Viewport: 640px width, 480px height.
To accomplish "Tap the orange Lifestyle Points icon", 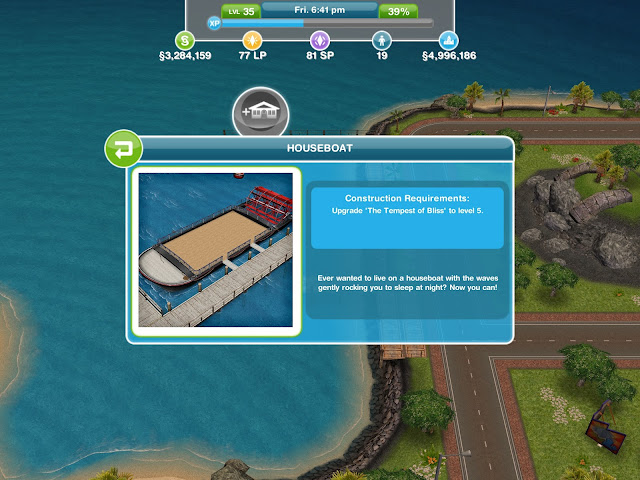I will [x=251, y=41].
